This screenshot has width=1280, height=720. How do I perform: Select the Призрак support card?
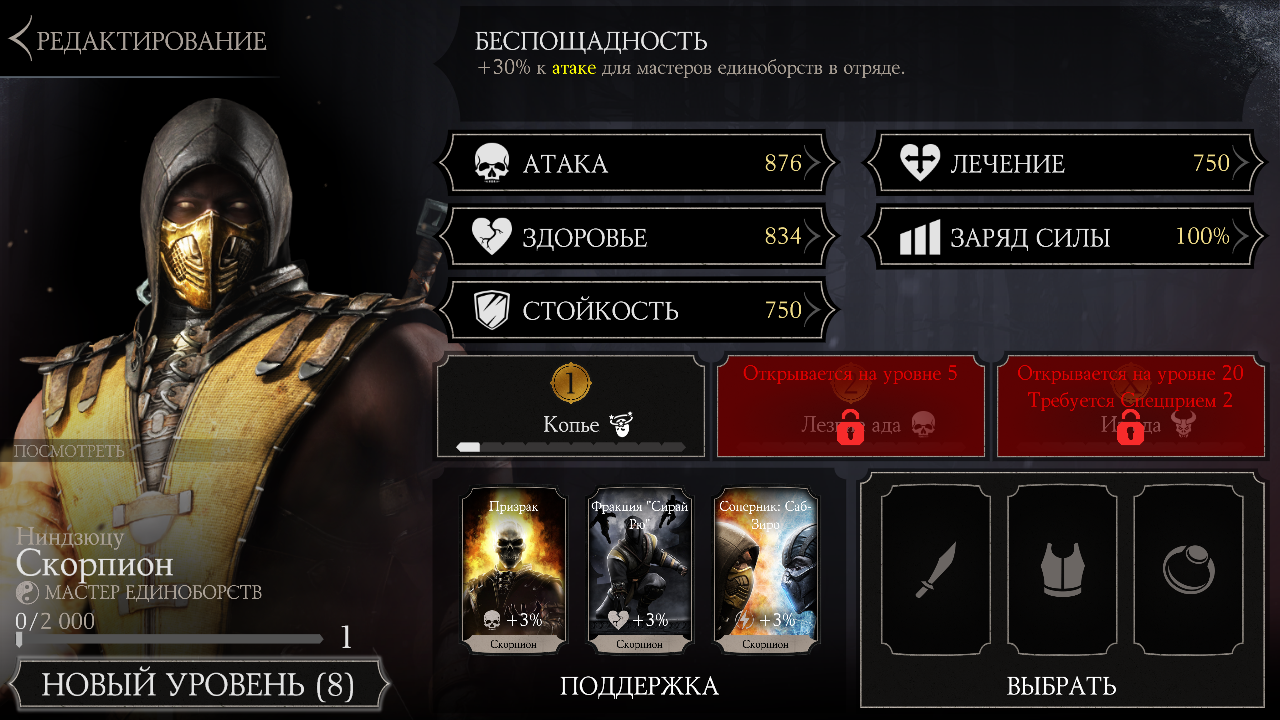tap(513, 572)
